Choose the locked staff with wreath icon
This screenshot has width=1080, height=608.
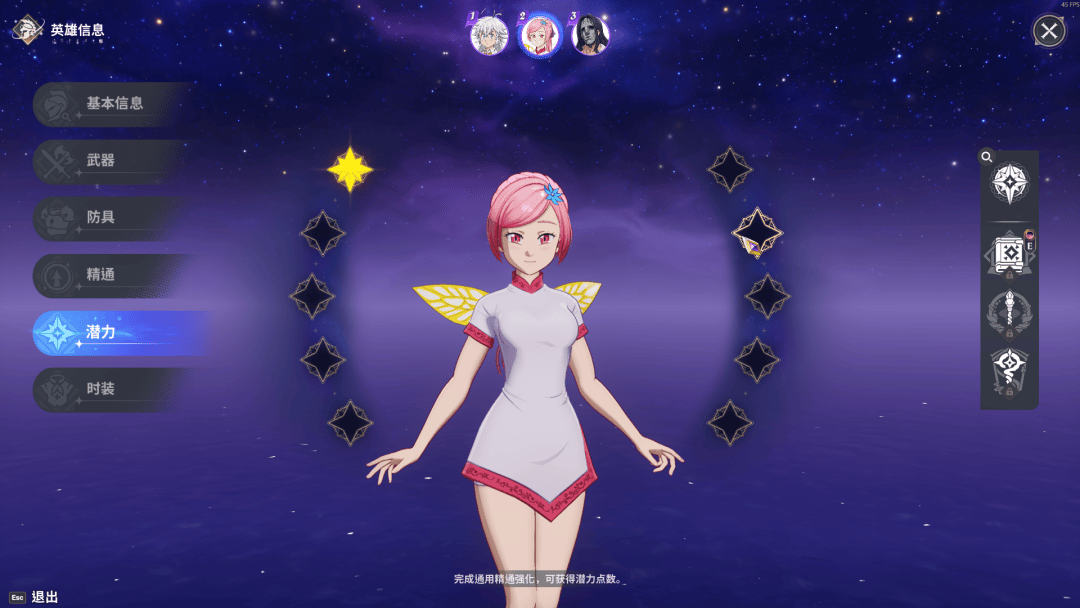(x=1009, y=313)
